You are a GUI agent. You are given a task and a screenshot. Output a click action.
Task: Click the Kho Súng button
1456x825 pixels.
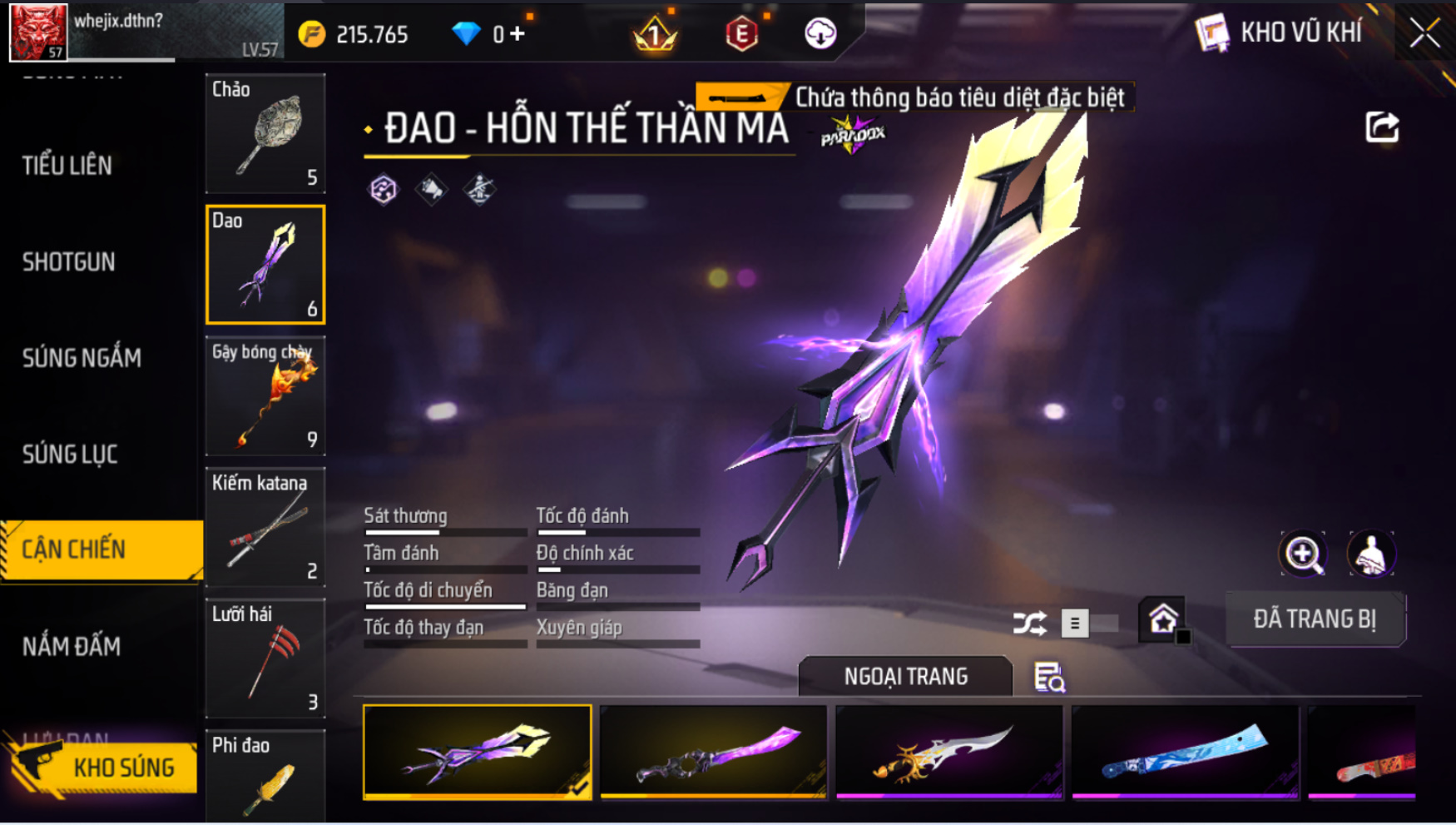[103, 767]
